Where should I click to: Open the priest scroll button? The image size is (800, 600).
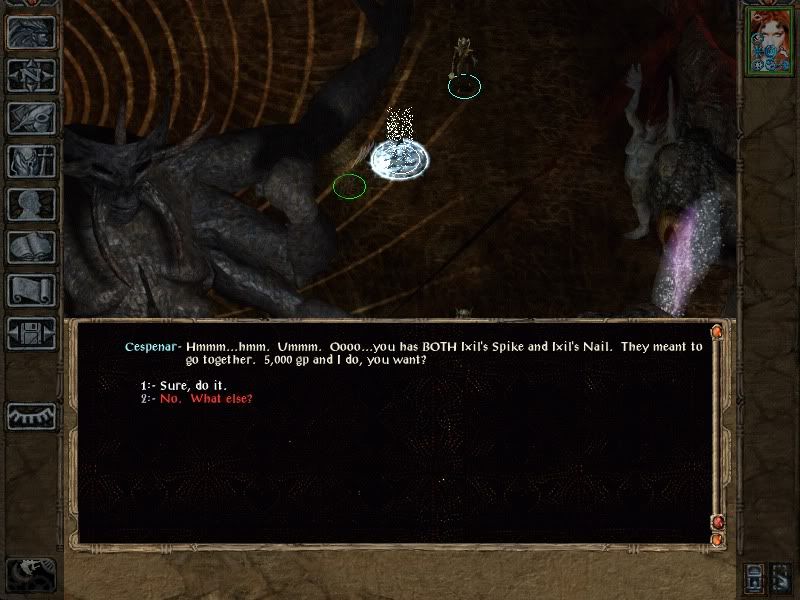[32, 290]
